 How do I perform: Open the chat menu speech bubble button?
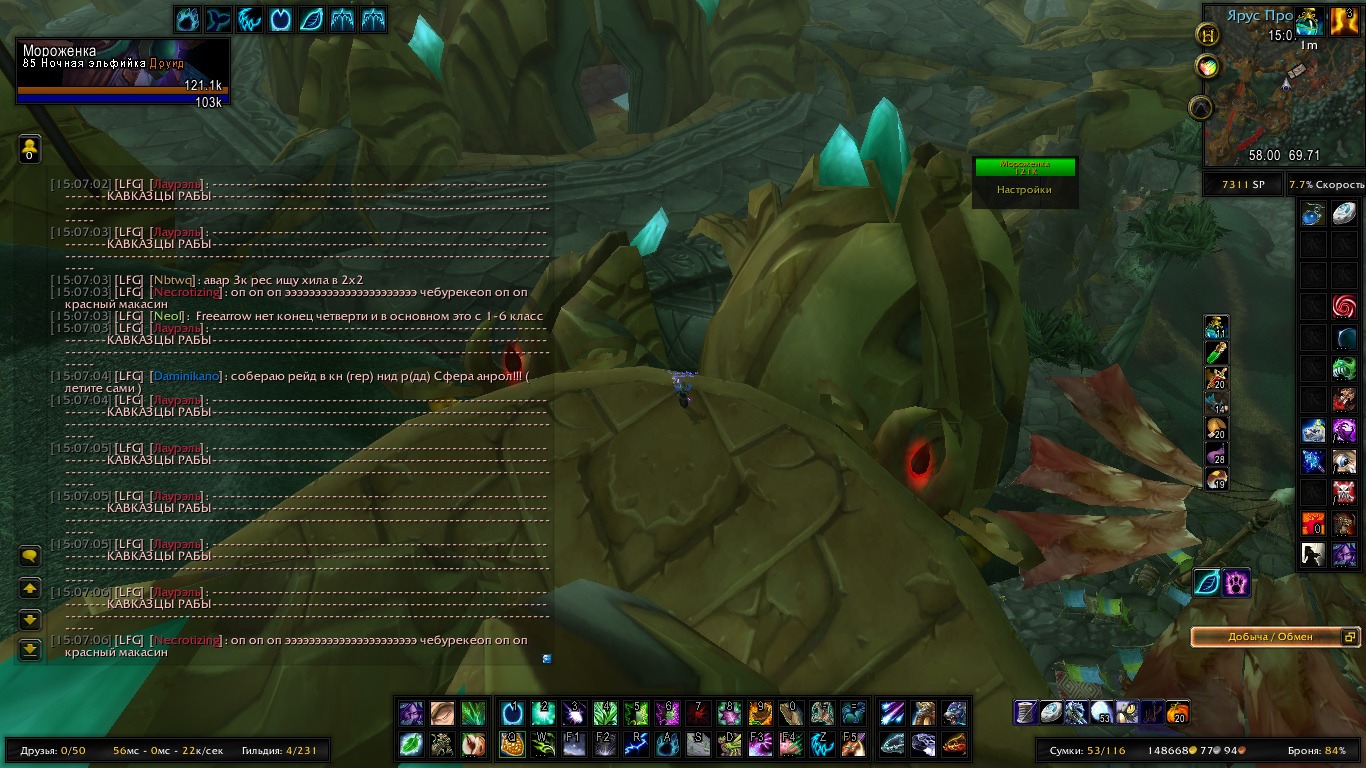point(30,556)
